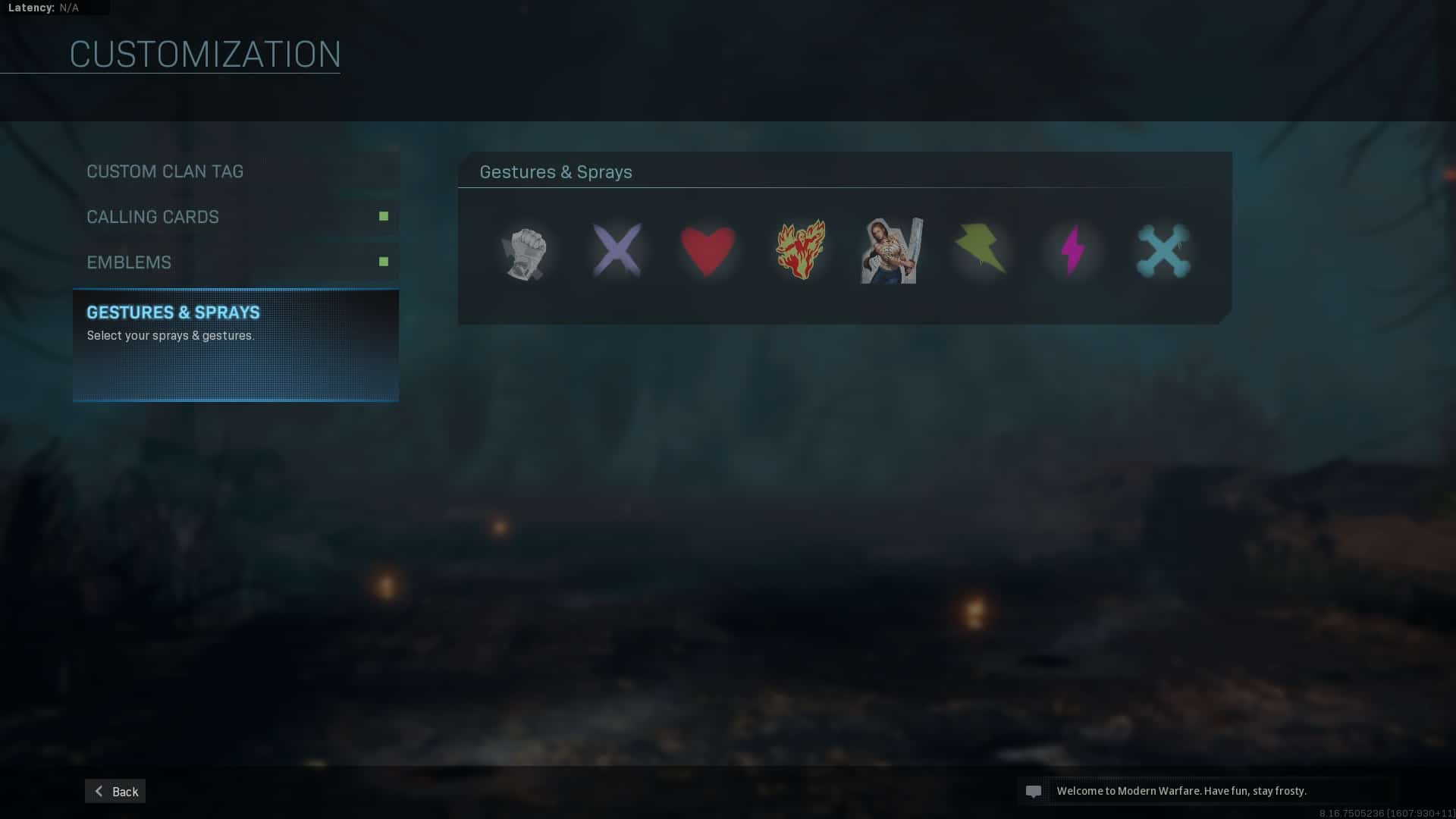Select the Calling Cards entry
The width and height of the screenshot is (1456, 819).
coord(153,217)
